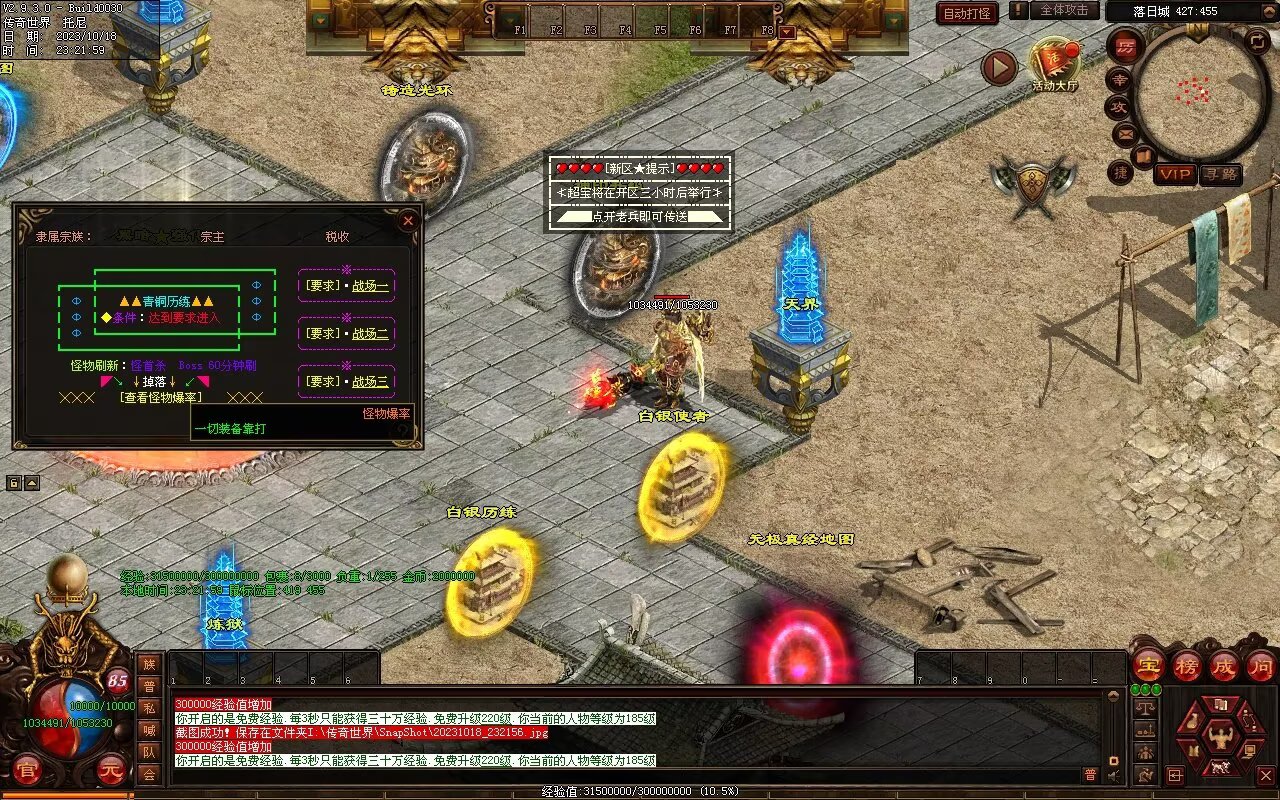
Task: Switch to the 私 private chat channel
Action: [x=149, y=709]
